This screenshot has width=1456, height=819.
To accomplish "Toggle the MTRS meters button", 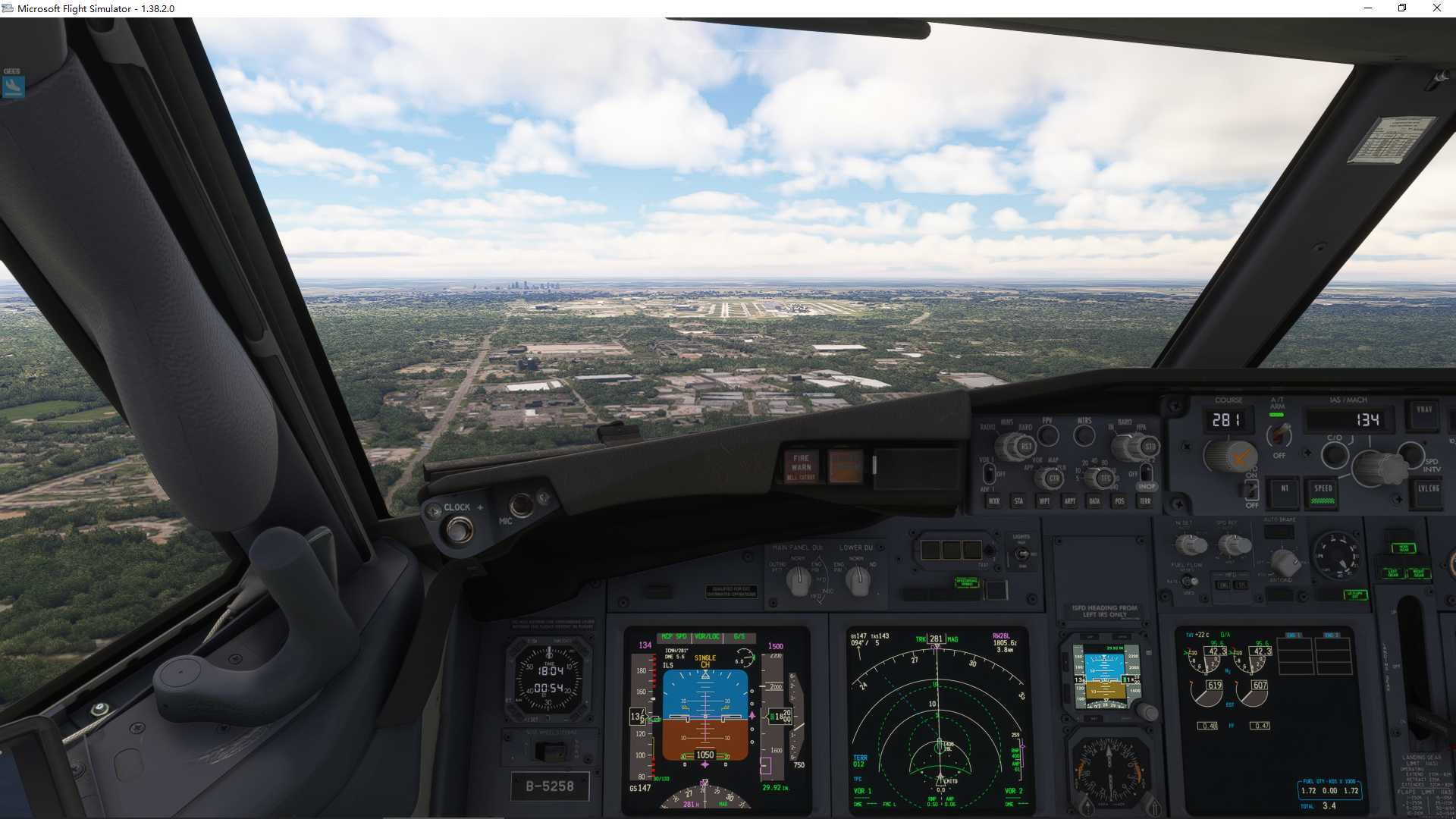I will coord(1084,435).
